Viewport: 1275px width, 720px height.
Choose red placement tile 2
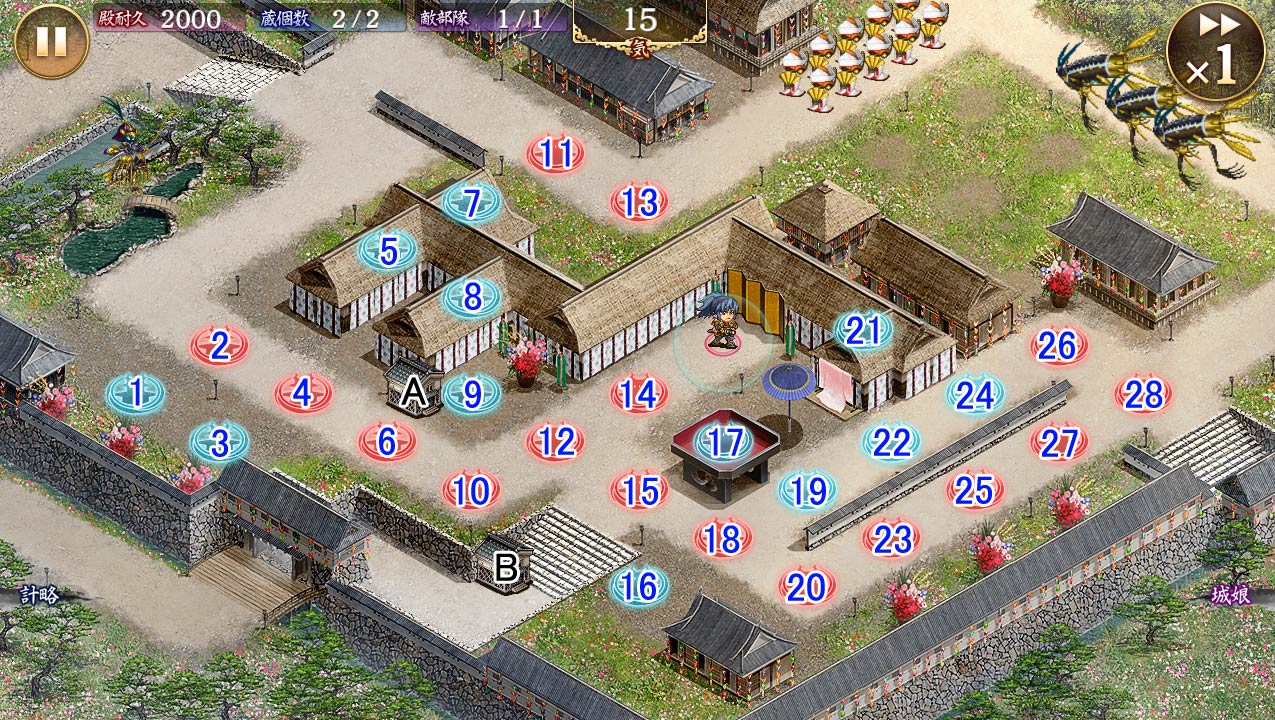(x=220, y=346)
